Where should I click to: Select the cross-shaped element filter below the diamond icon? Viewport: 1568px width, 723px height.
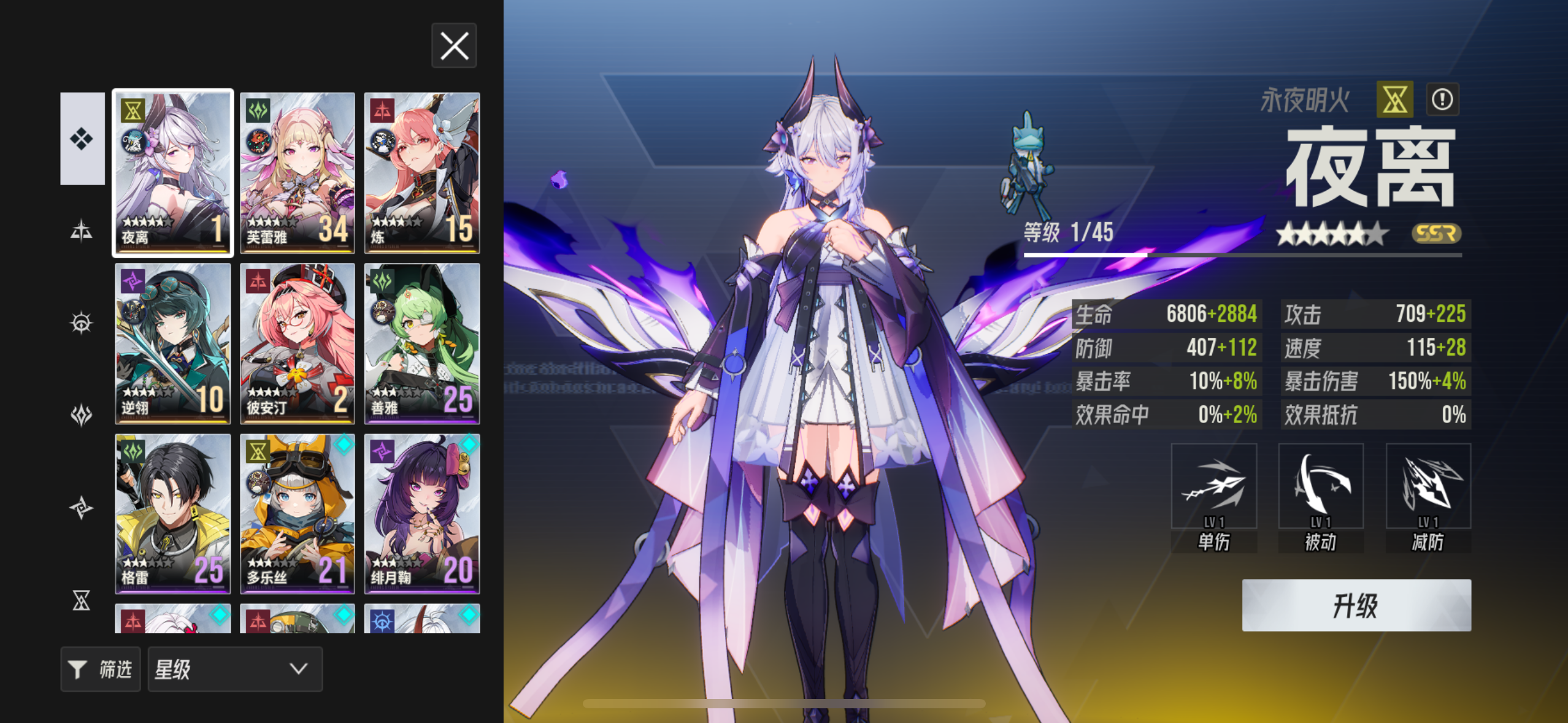point(82,230)
